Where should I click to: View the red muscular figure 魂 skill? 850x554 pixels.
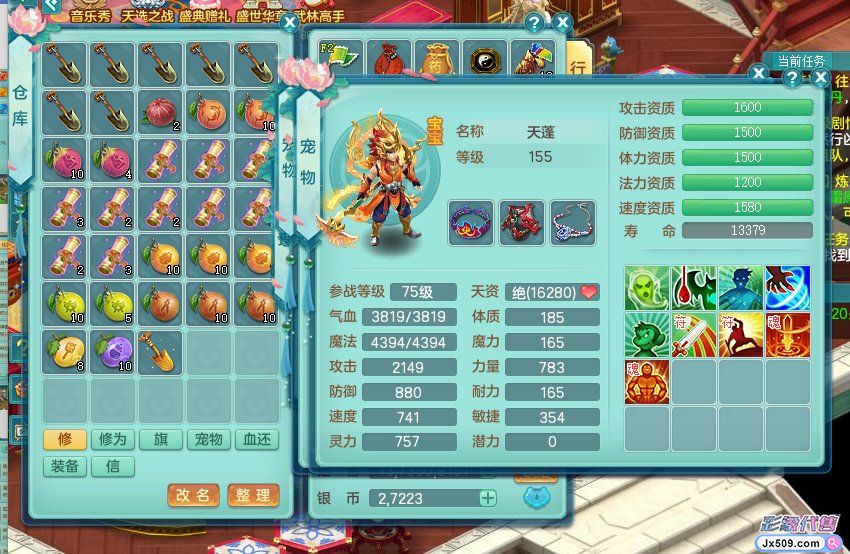click(x=647, y=382)
